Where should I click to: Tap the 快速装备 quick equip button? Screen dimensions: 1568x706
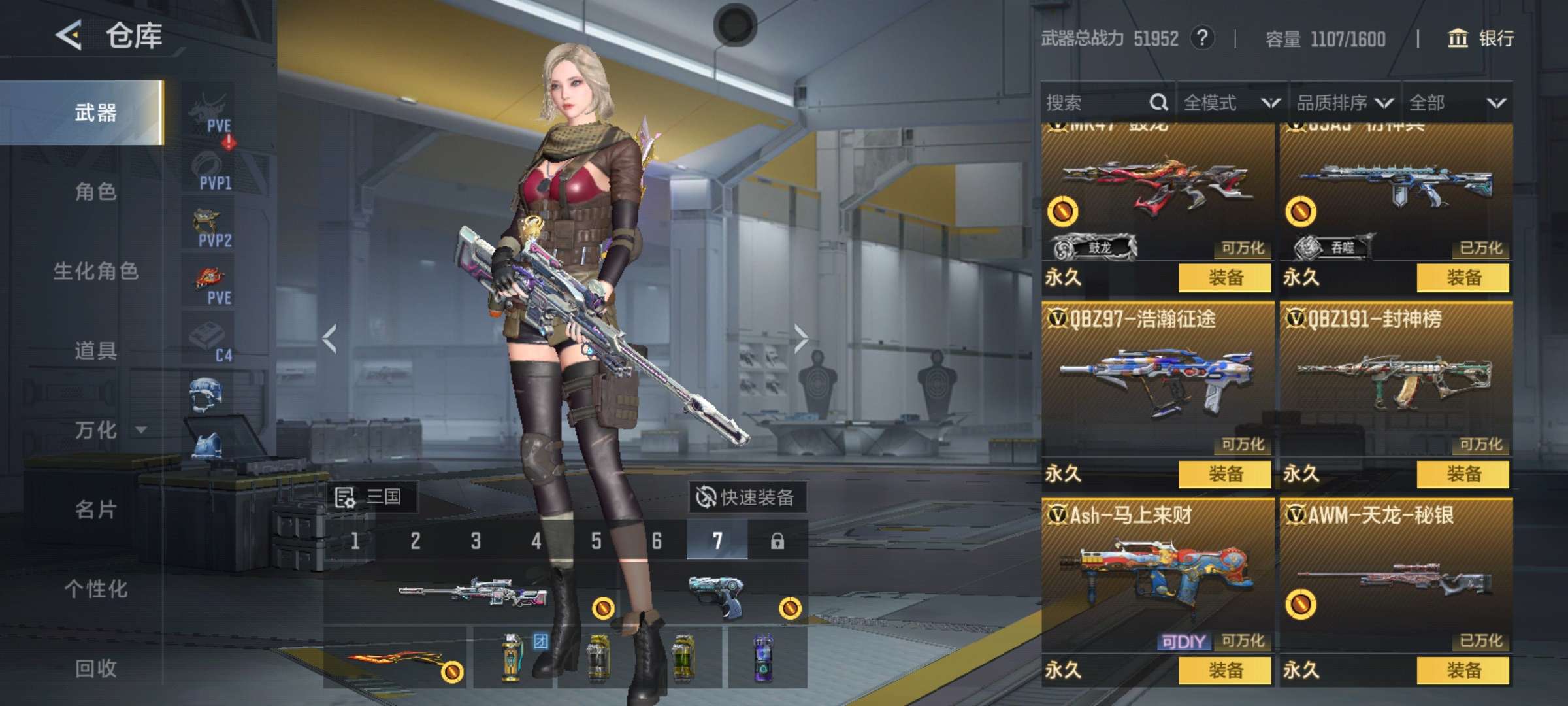click(747, 497)
